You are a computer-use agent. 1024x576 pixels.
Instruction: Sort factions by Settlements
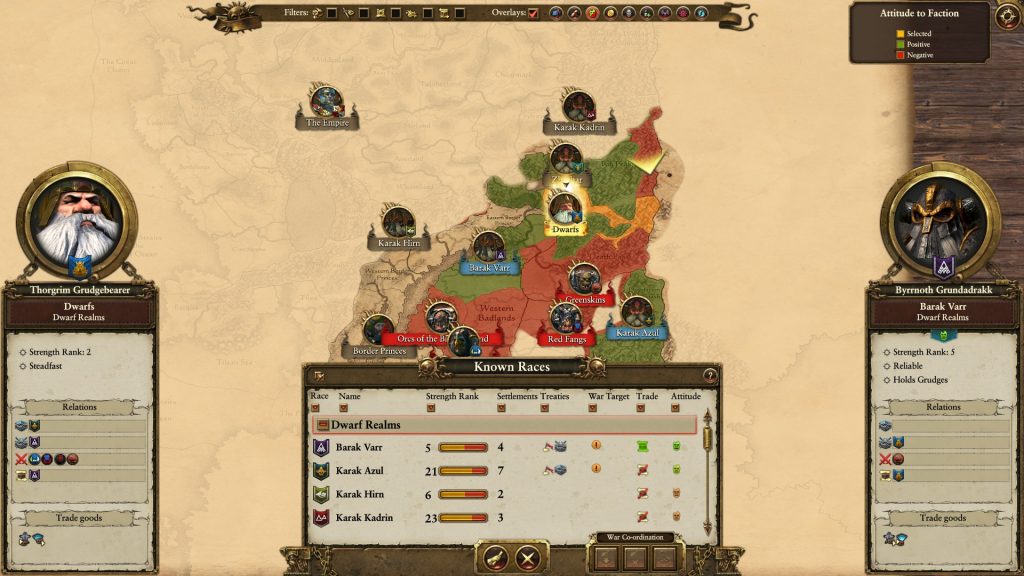click(x=501, y=408)
